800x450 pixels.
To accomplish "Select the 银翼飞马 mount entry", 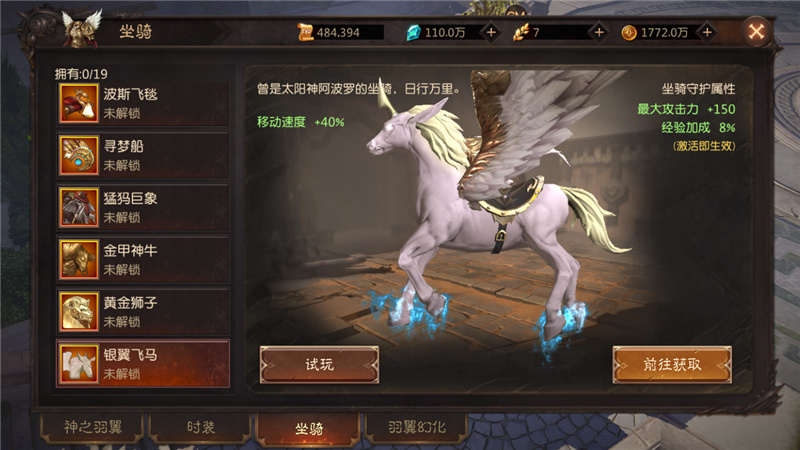I will pyautogui.click(x=143, y=363).
